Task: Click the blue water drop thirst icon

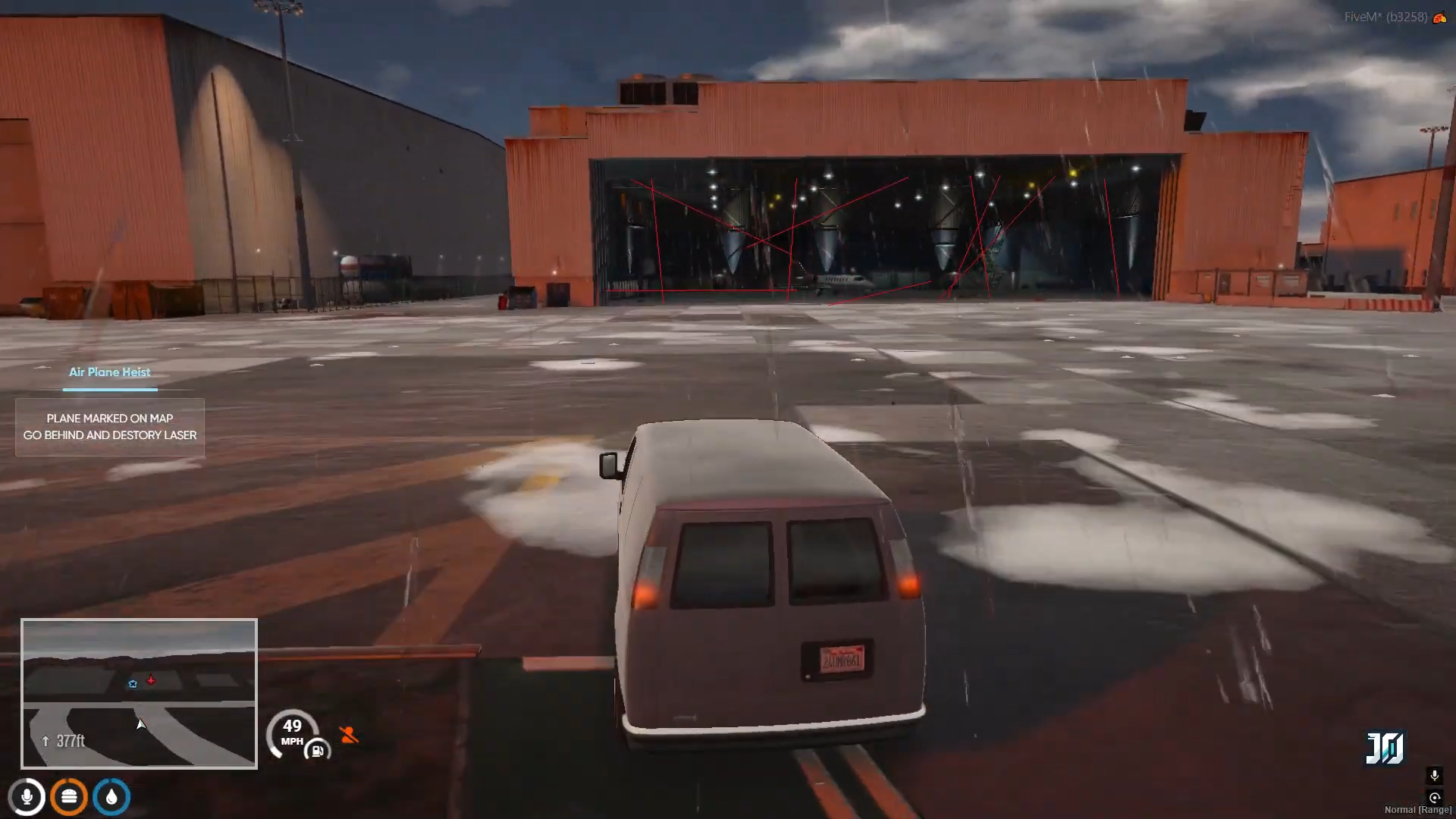Action: 111,797
